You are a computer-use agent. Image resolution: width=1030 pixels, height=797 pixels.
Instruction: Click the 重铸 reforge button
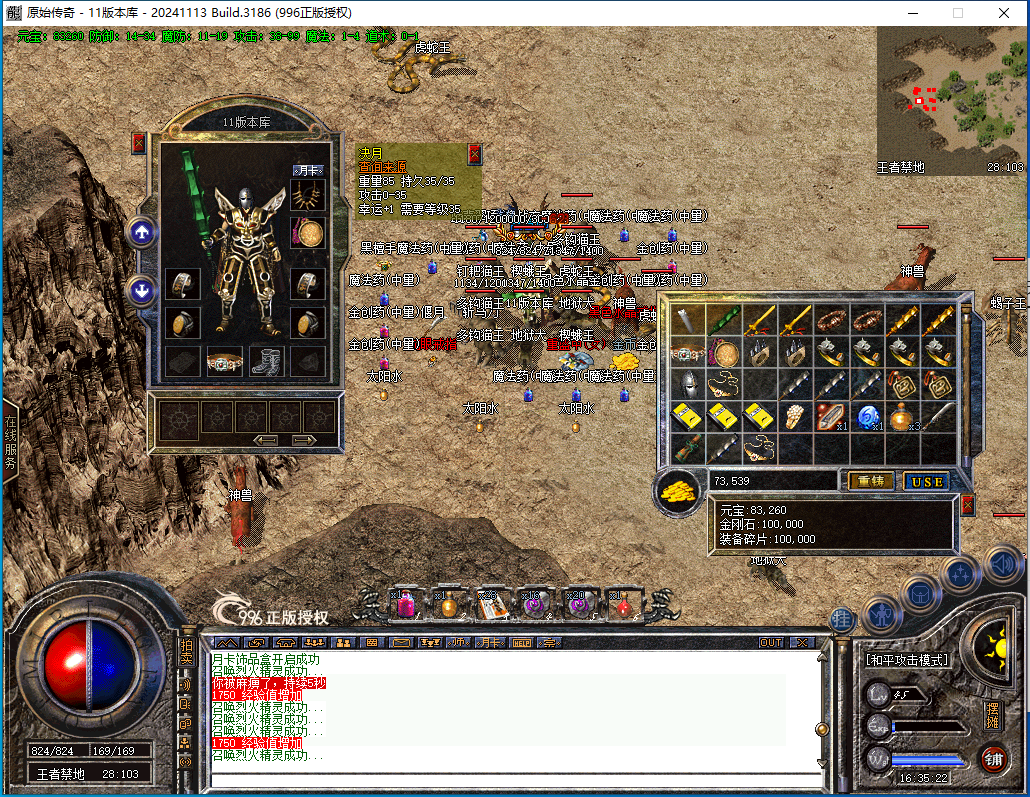point(871,481)
